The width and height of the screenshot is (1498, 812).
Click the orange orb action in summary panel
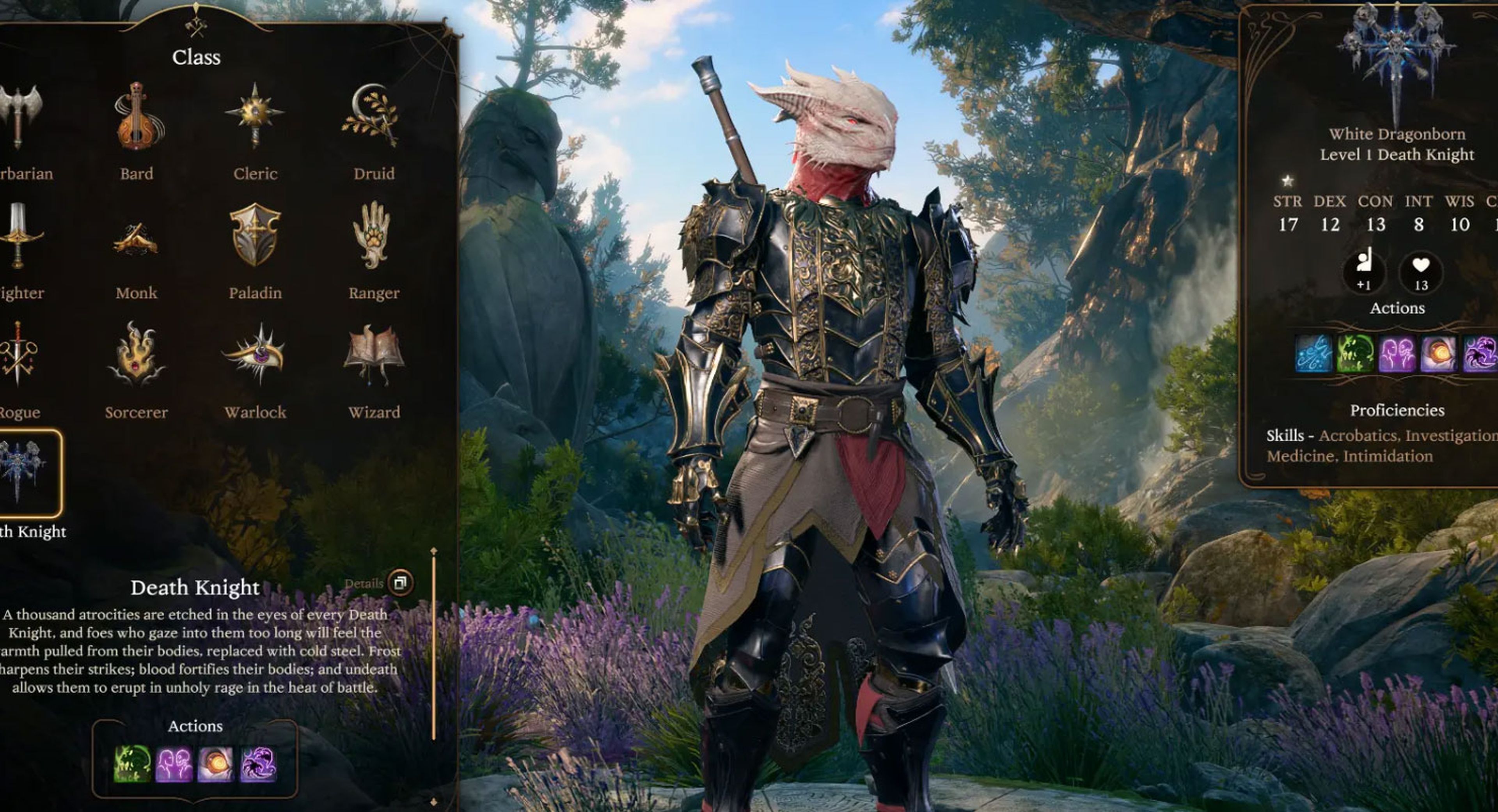click(1438, 353)
